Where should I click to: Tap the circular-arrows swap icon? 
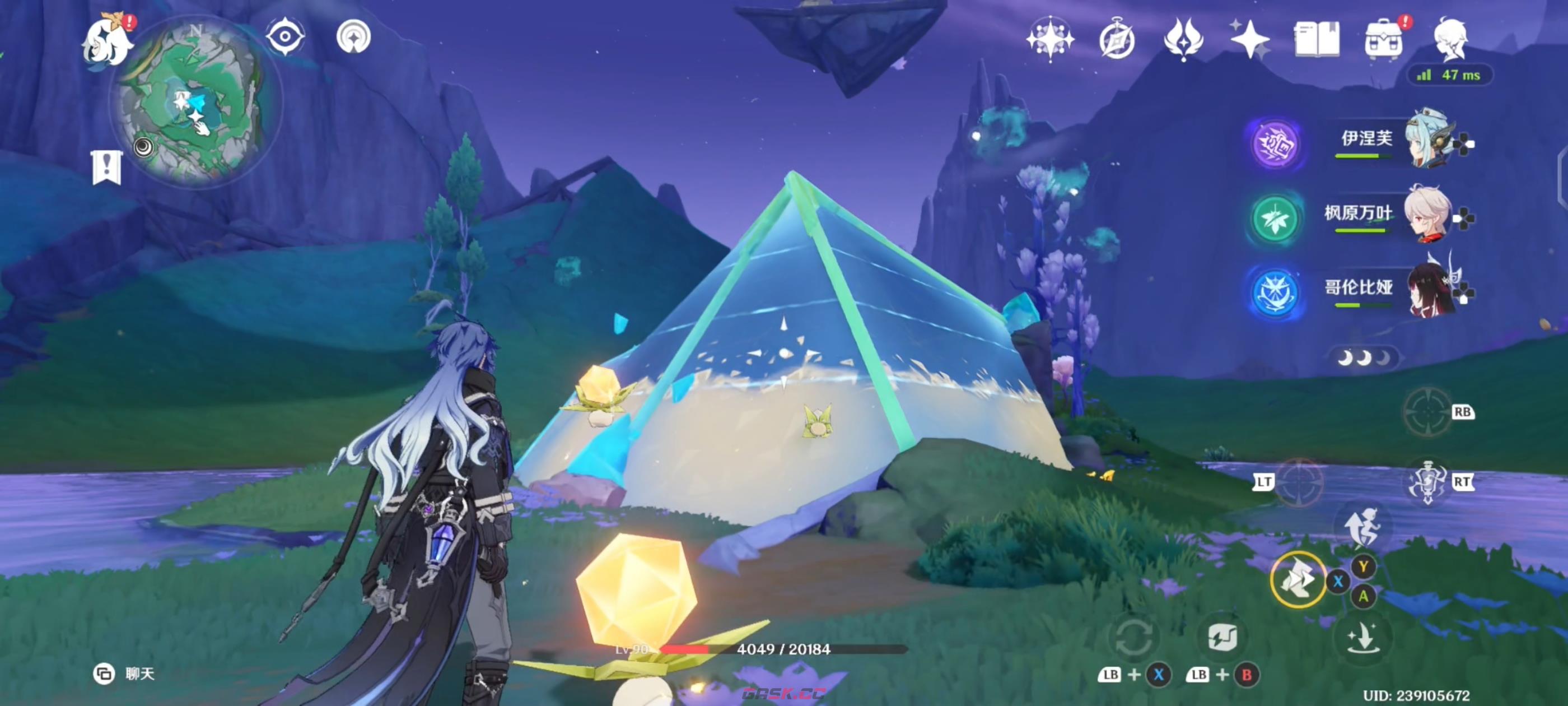(1133, 638)
